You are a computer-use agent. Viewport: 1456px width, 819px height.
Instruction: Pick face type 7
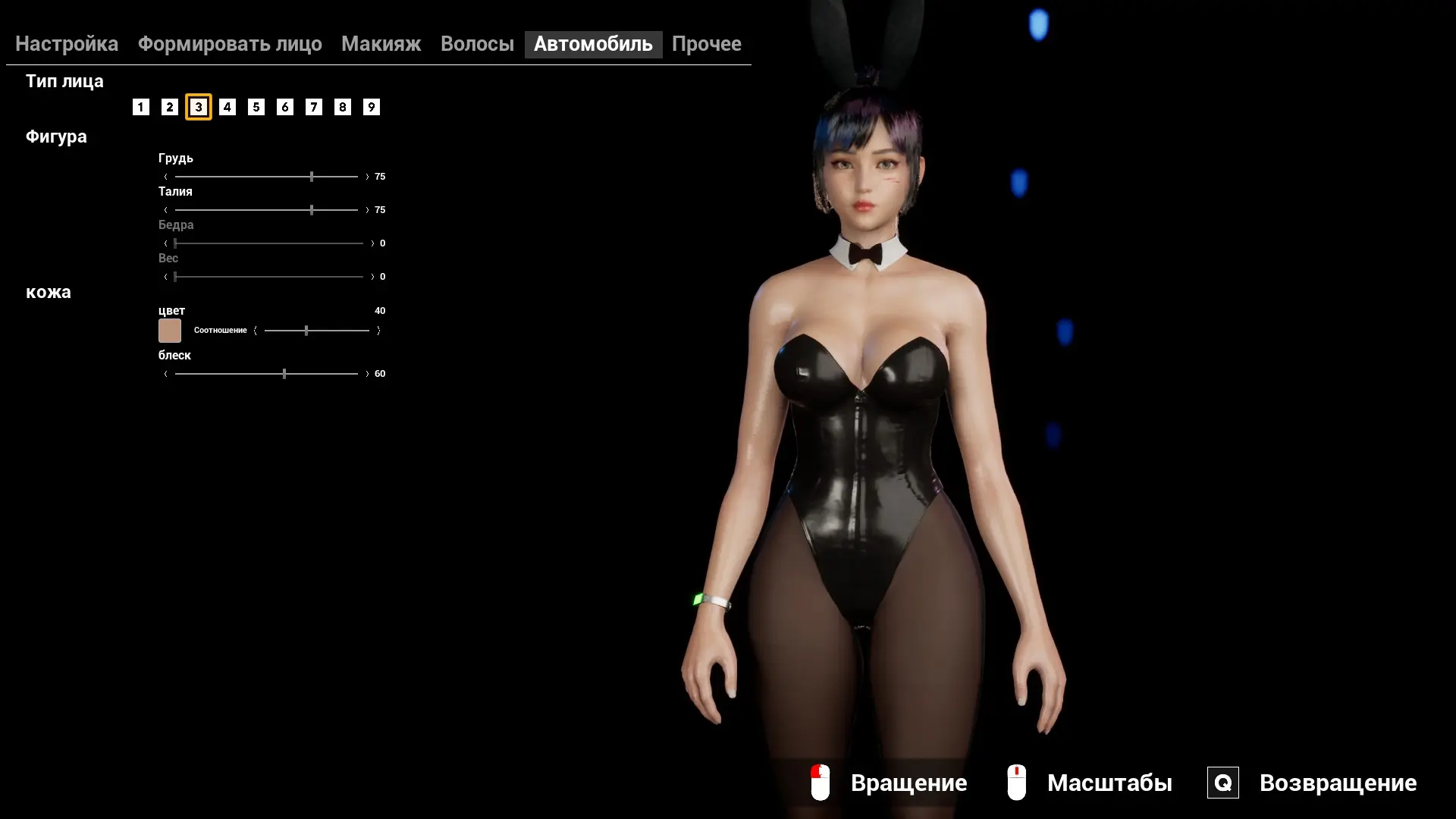(314, 107)
